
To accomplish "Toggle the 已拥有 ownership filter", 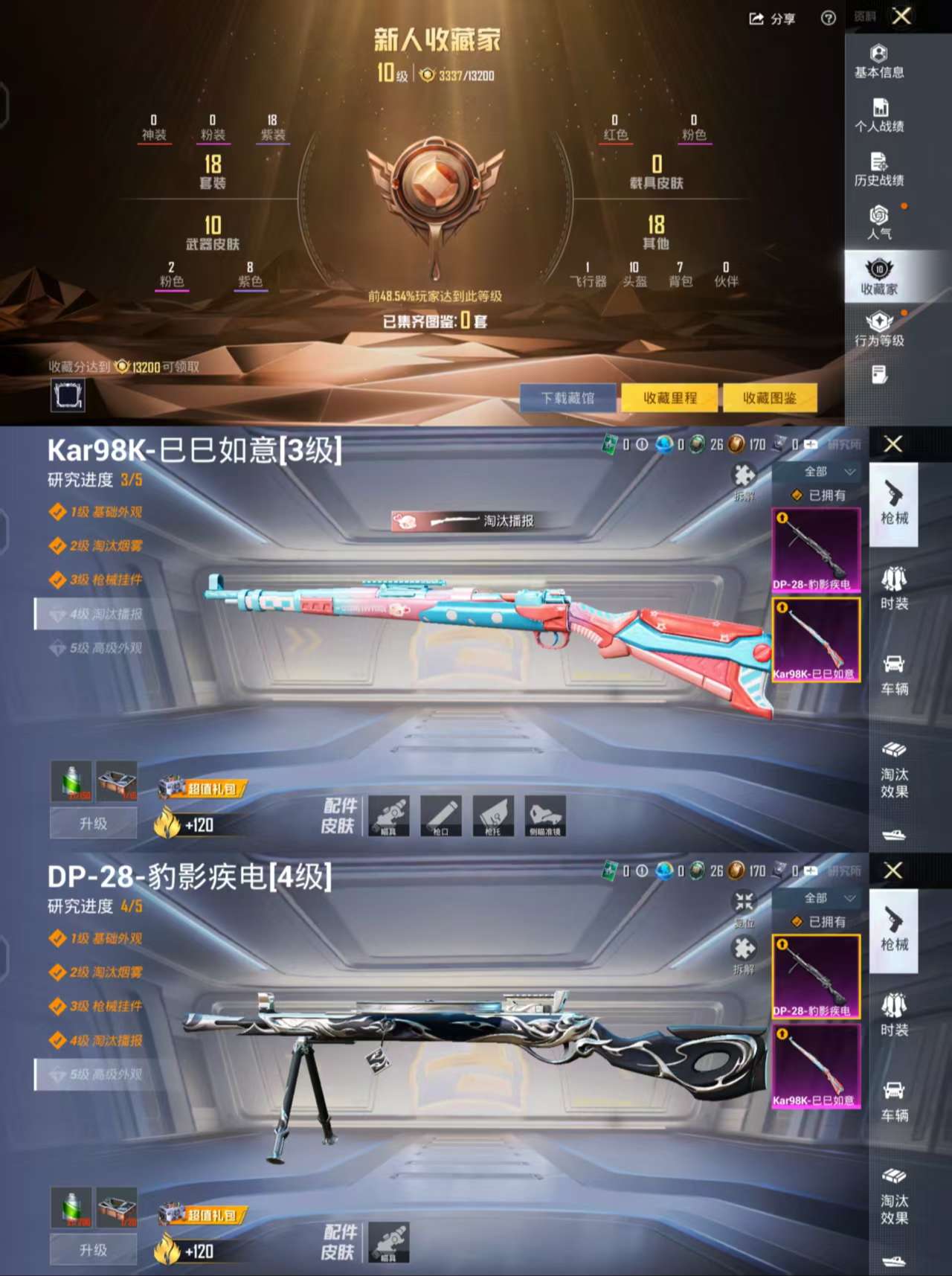I will [817, 493].
